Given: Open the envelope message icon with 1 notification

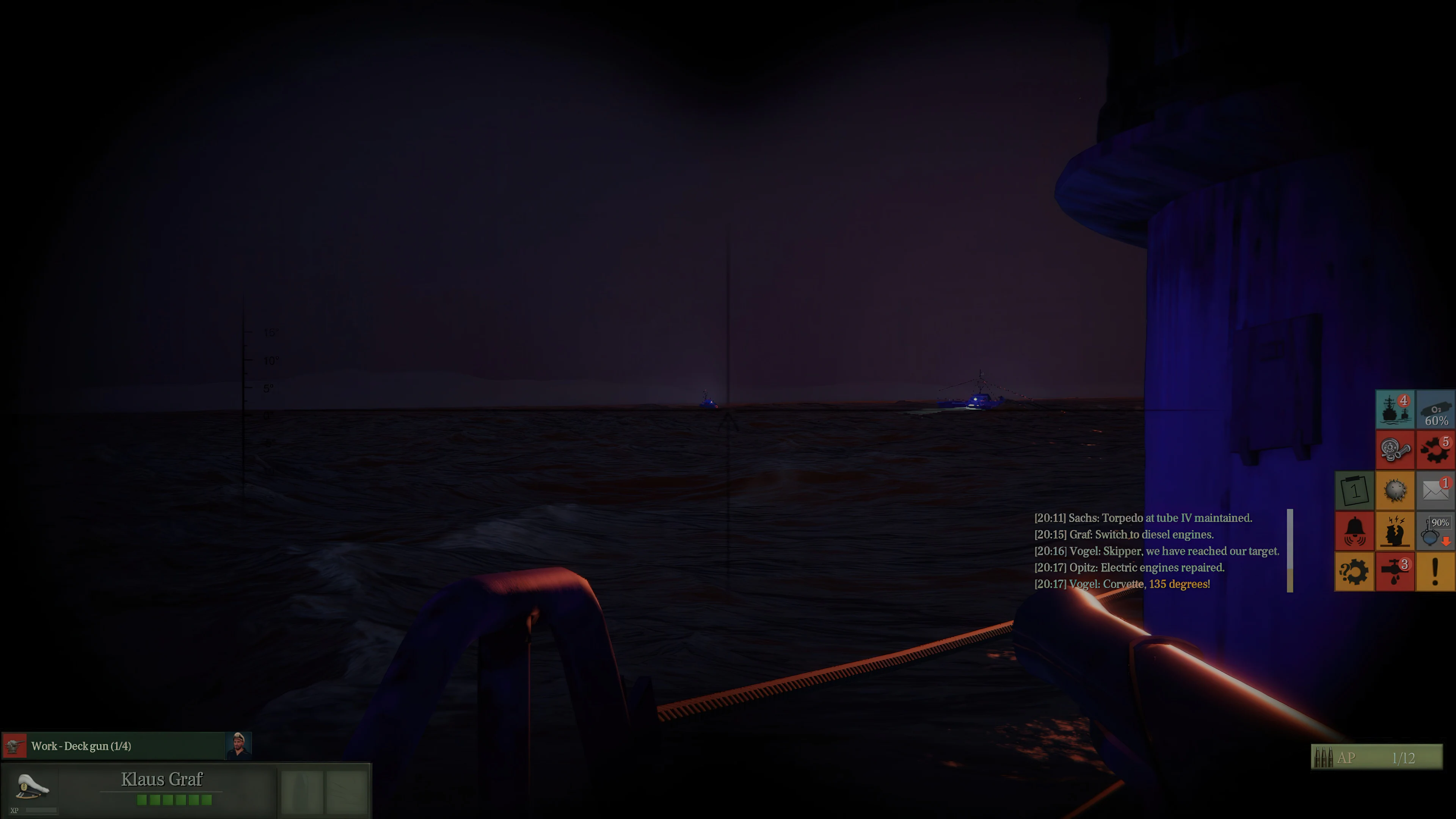Looking at the screenshot, I should [1435, 490].
